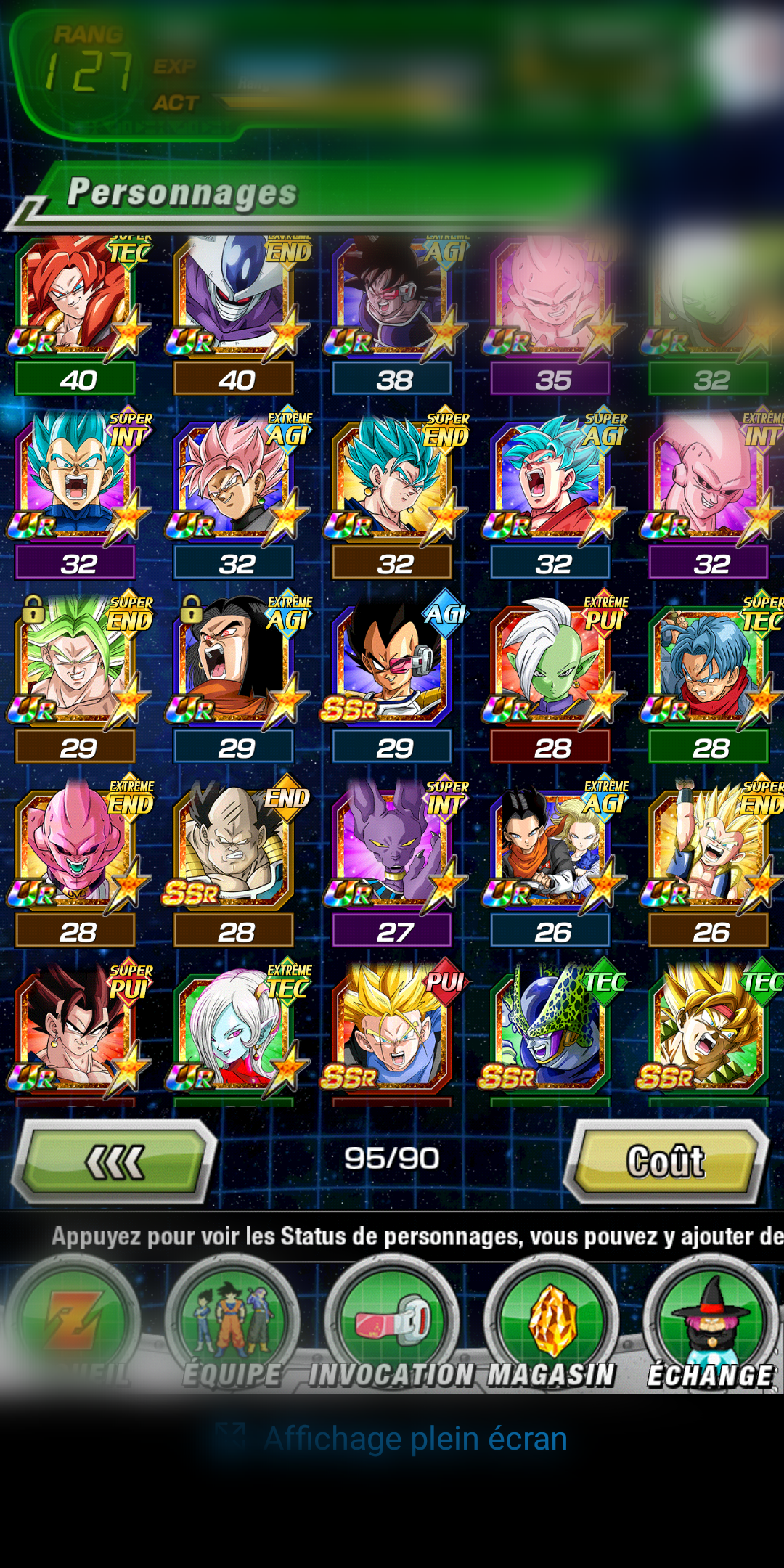Tap Affichage plein écran link

tap(415, 1439)
